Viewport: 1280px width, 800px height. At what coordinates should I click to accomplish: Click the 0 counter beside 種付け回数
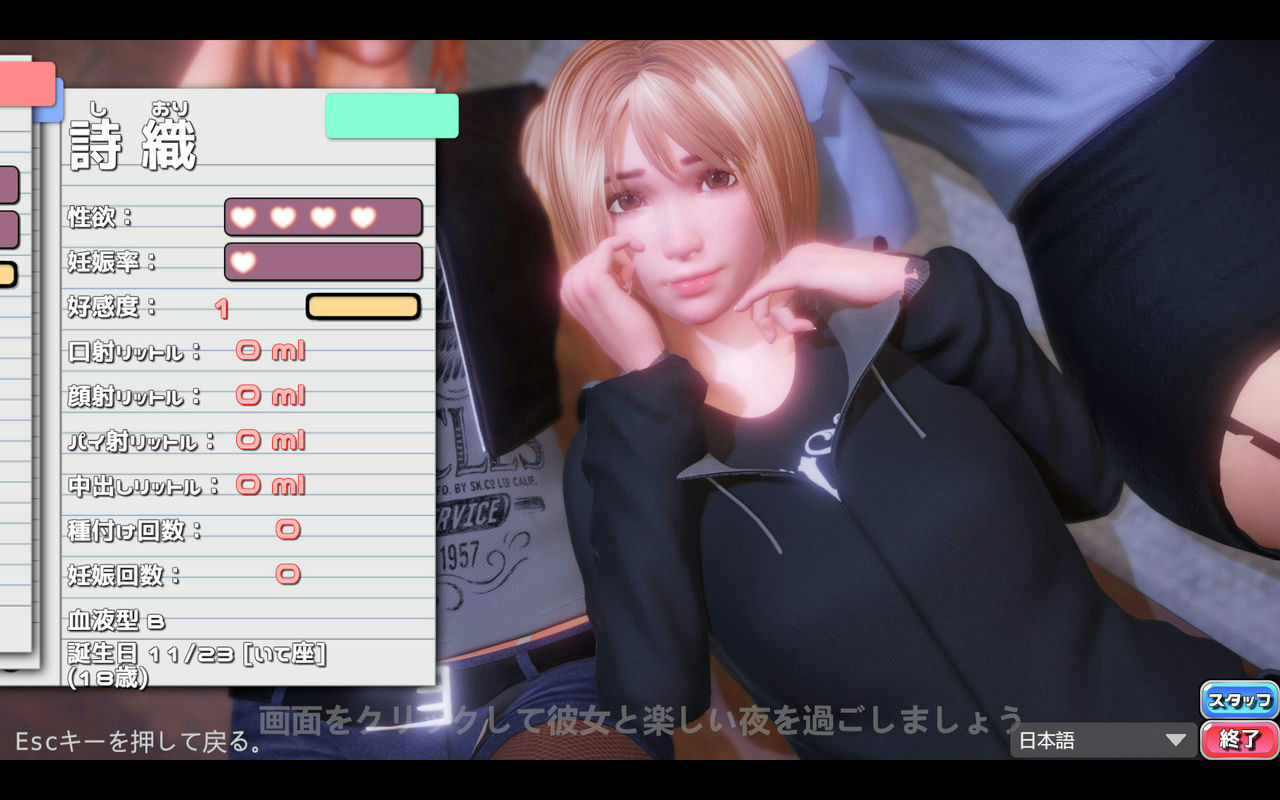pos(289,529)
